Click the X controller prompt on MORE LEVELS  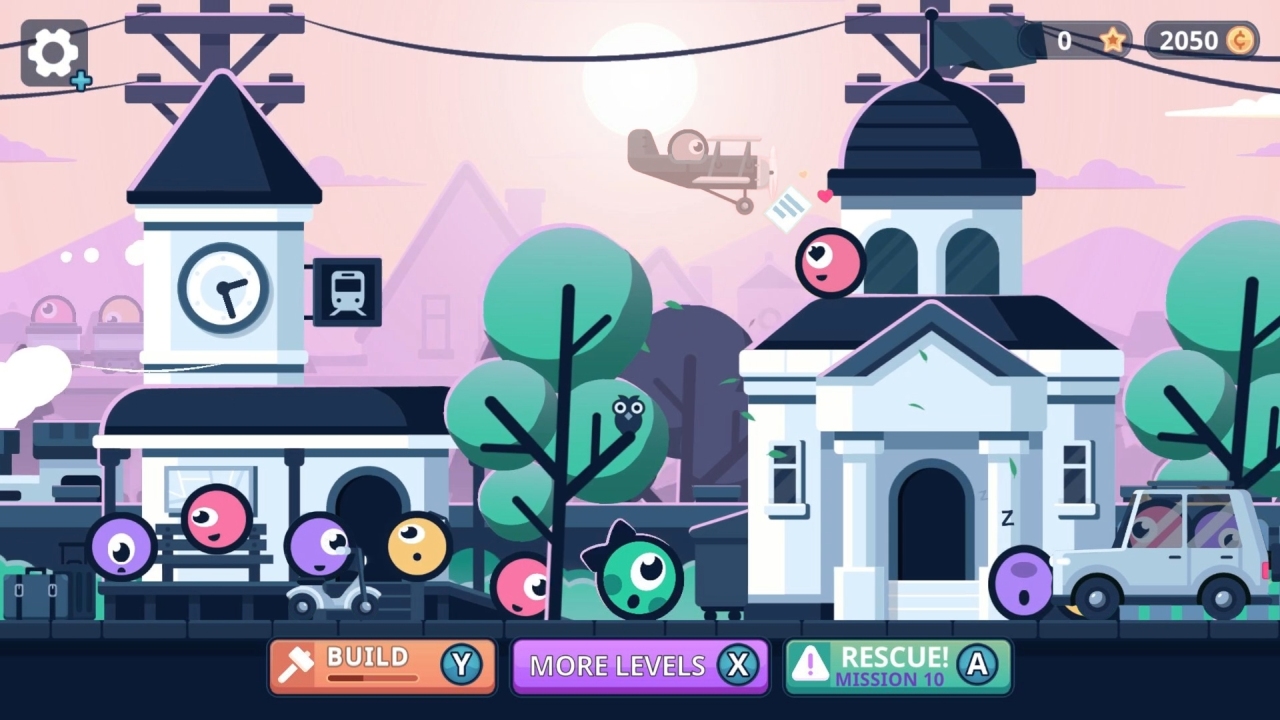point(739,666)
